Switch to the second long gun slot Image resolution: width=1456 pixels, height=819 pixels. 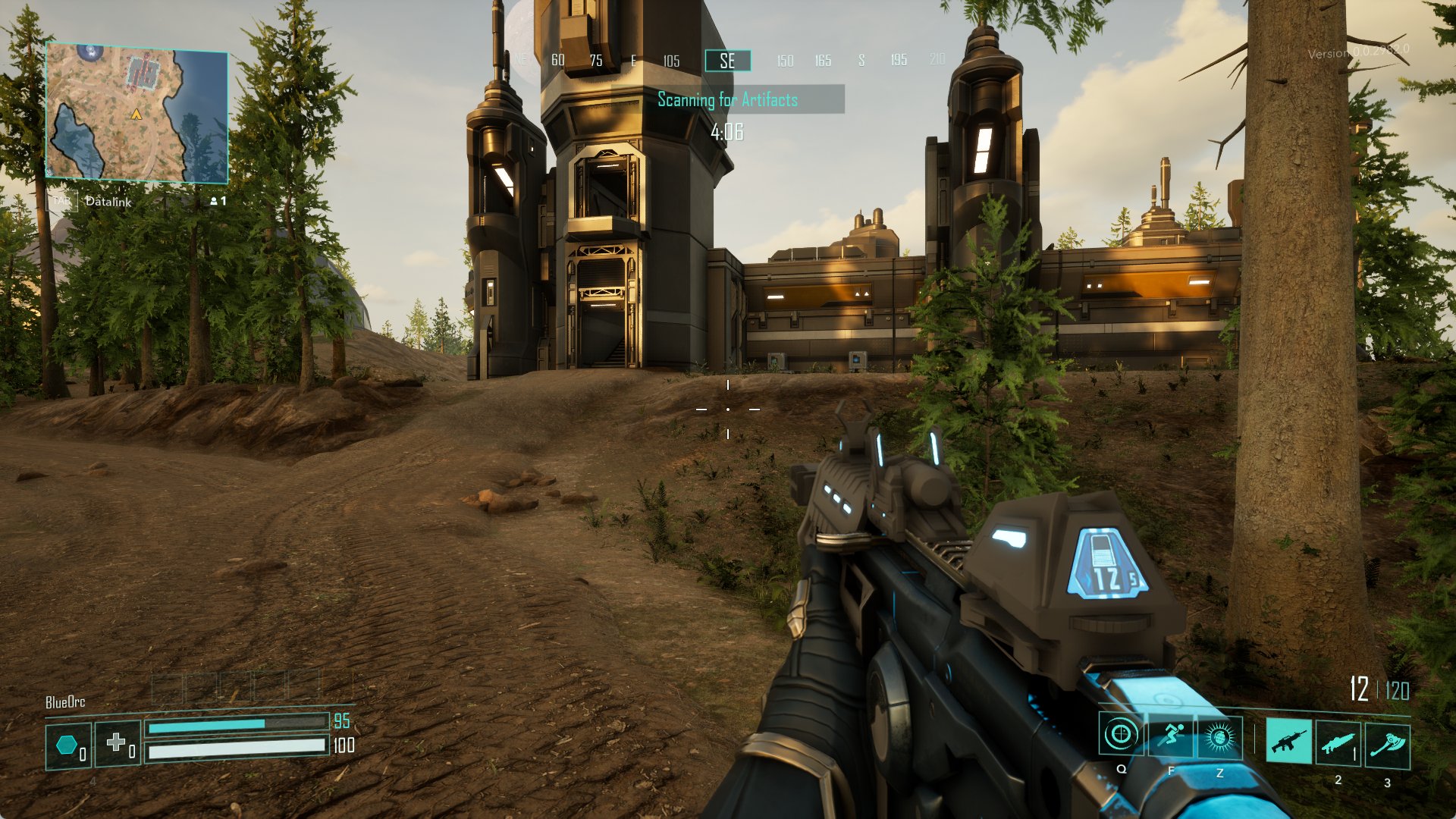point(1338,742)
